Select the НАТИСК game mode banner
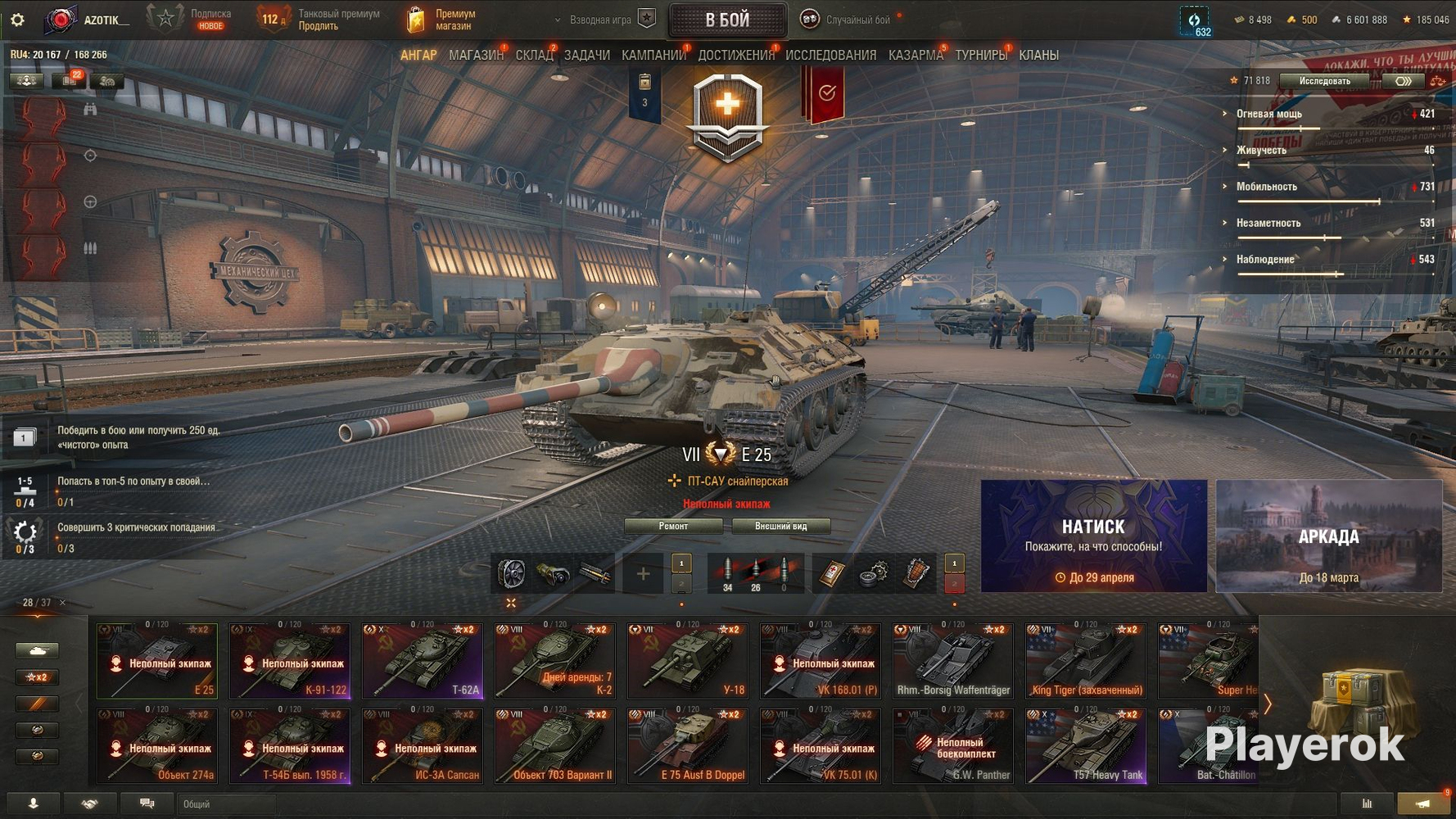1456x819 pixels. (1093, 536)
